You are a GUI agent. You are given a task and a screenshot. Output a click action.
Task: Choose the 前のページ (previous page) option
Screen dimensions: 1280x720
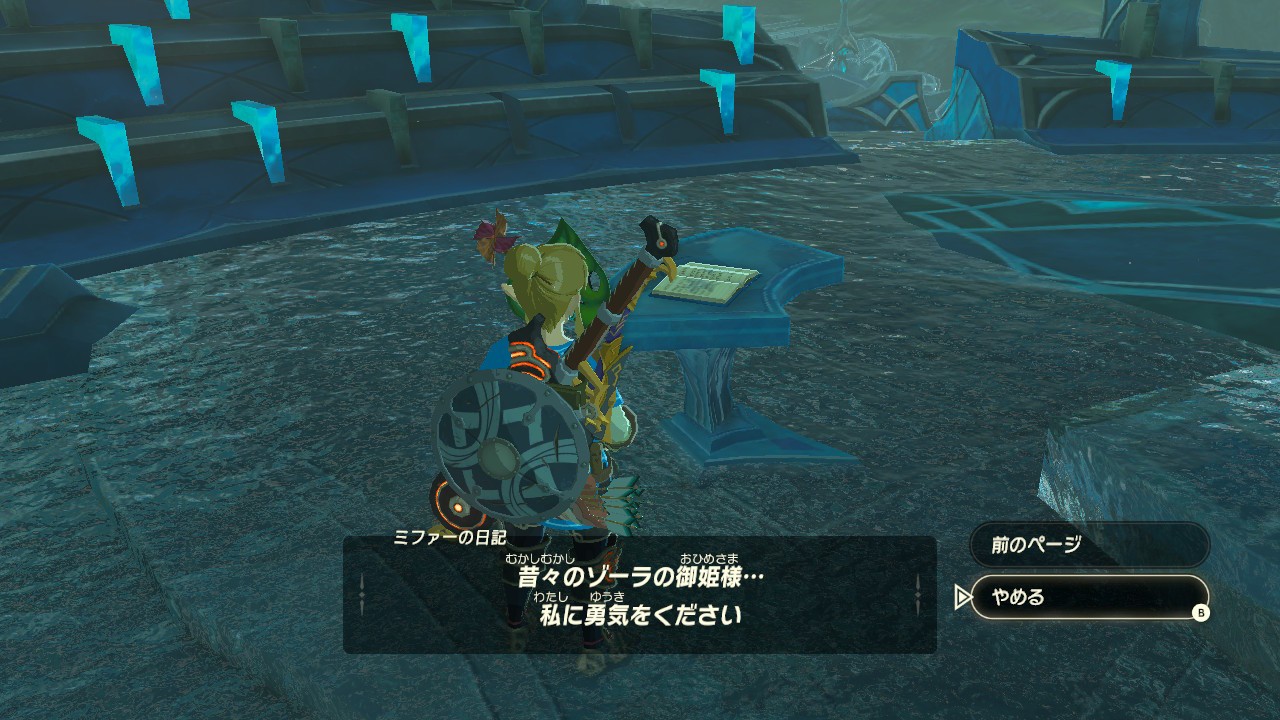coord(1089,545)
